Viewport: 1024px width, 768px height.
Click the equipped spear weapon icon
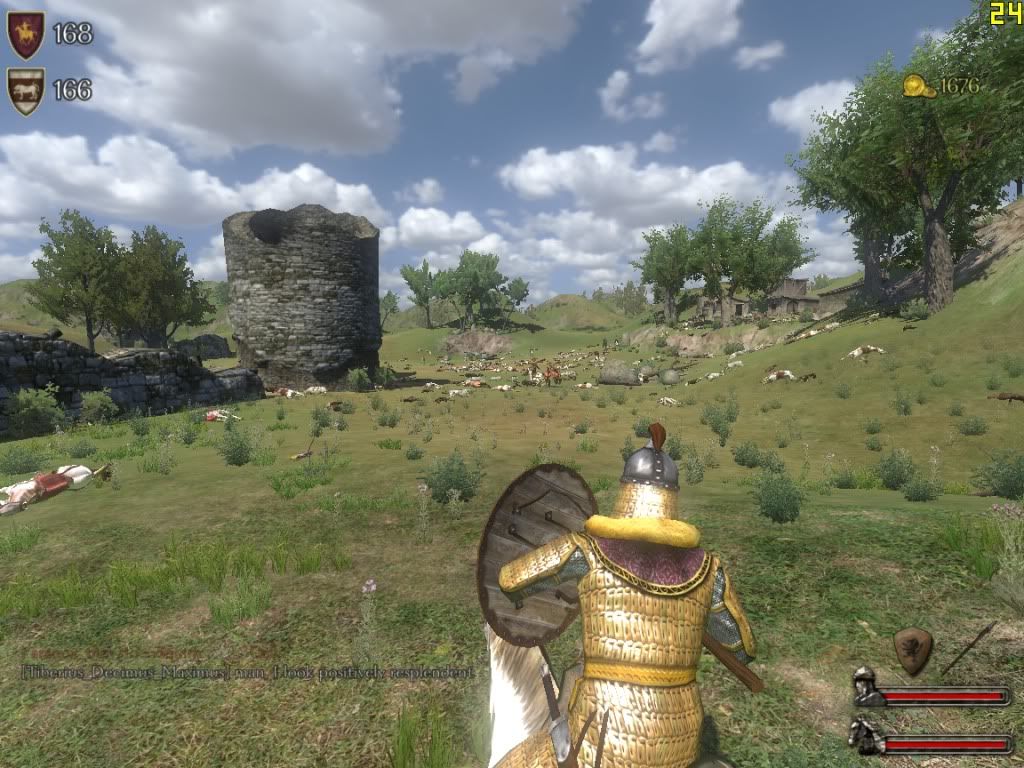click(968, 647)
